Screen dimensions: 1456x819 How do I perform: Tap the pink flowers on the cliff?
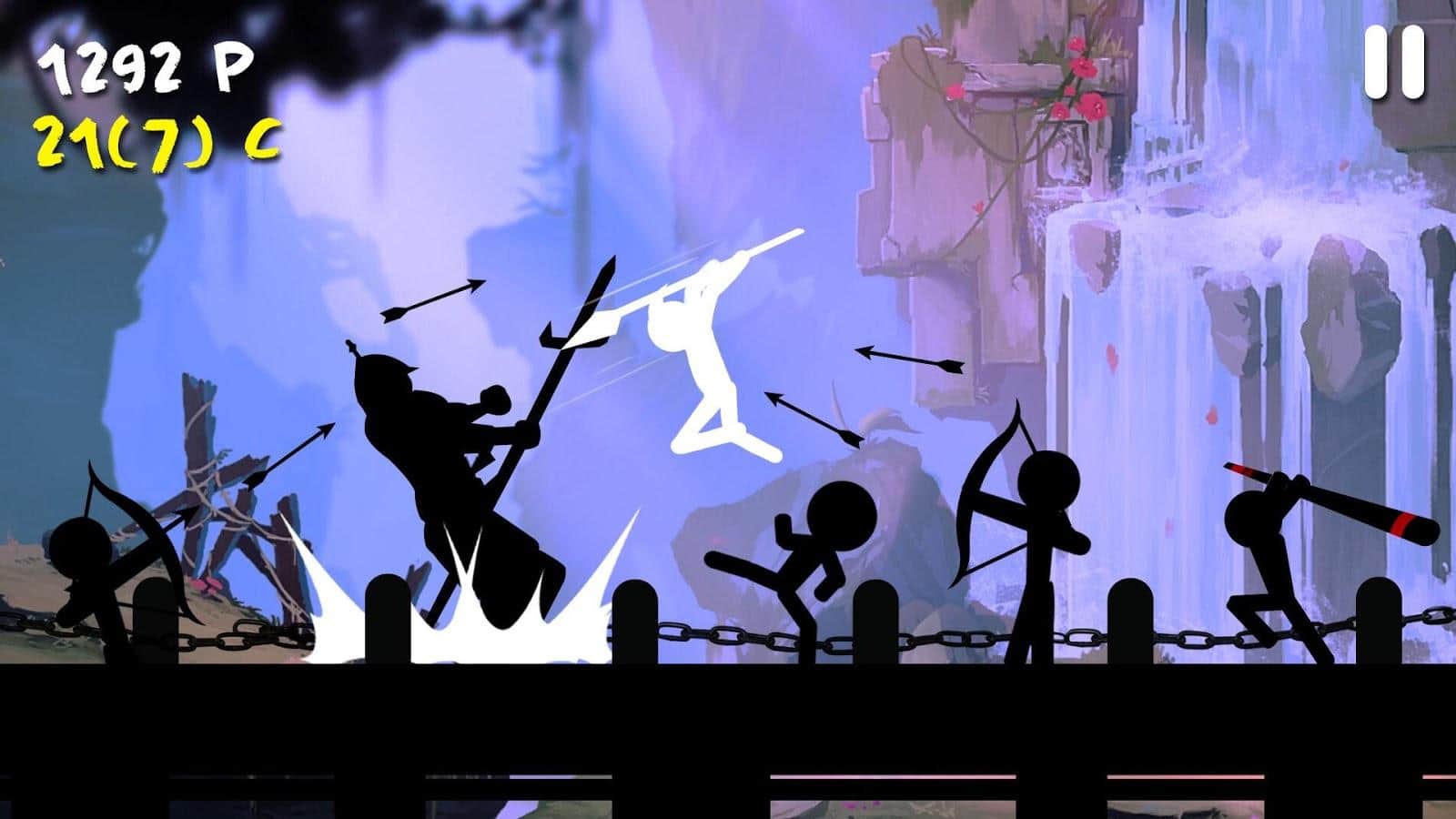[x=1083, y=82]
